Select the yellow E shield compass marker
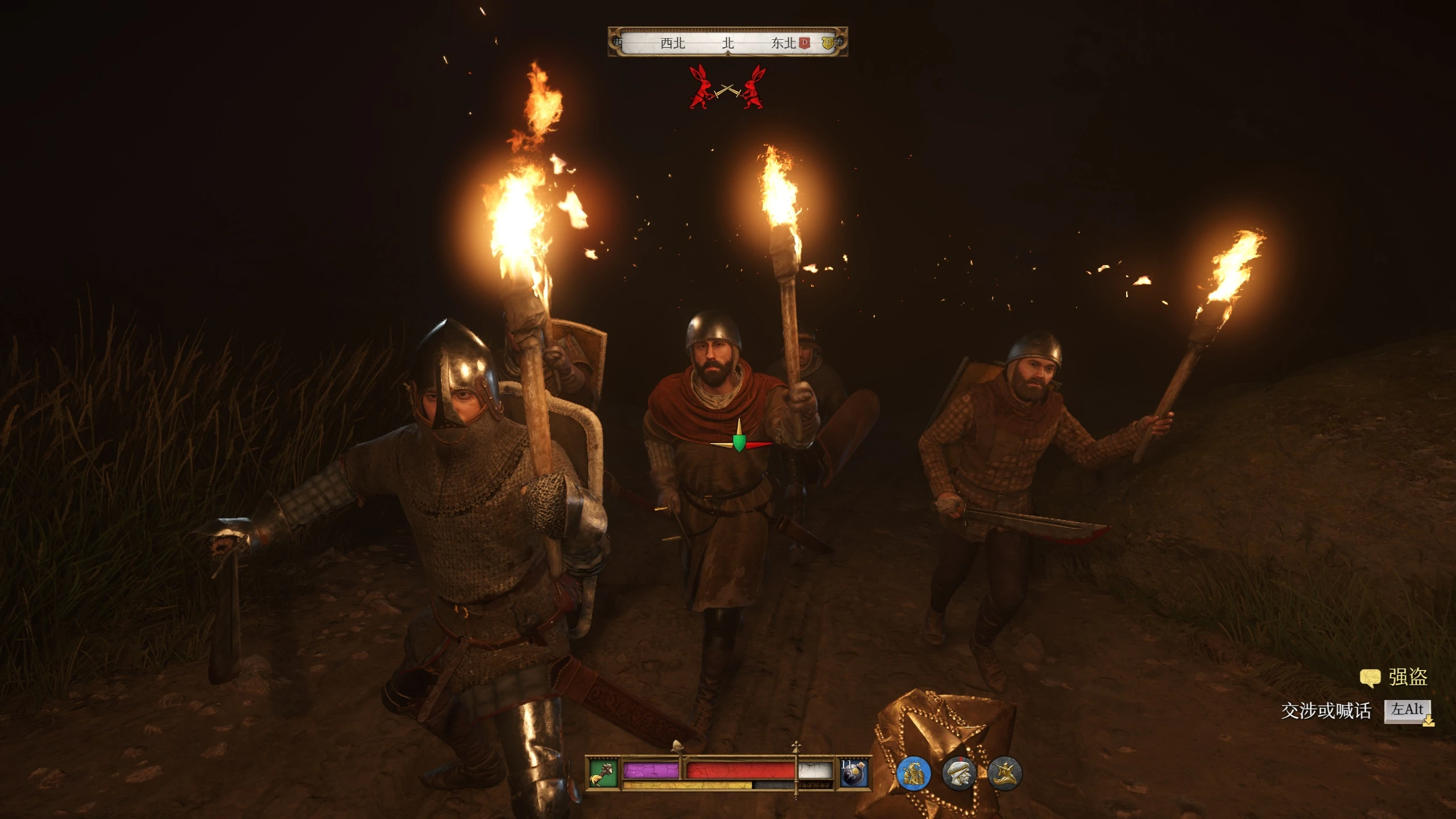This screenshot has height=819, width=1456. coord(828,43)
